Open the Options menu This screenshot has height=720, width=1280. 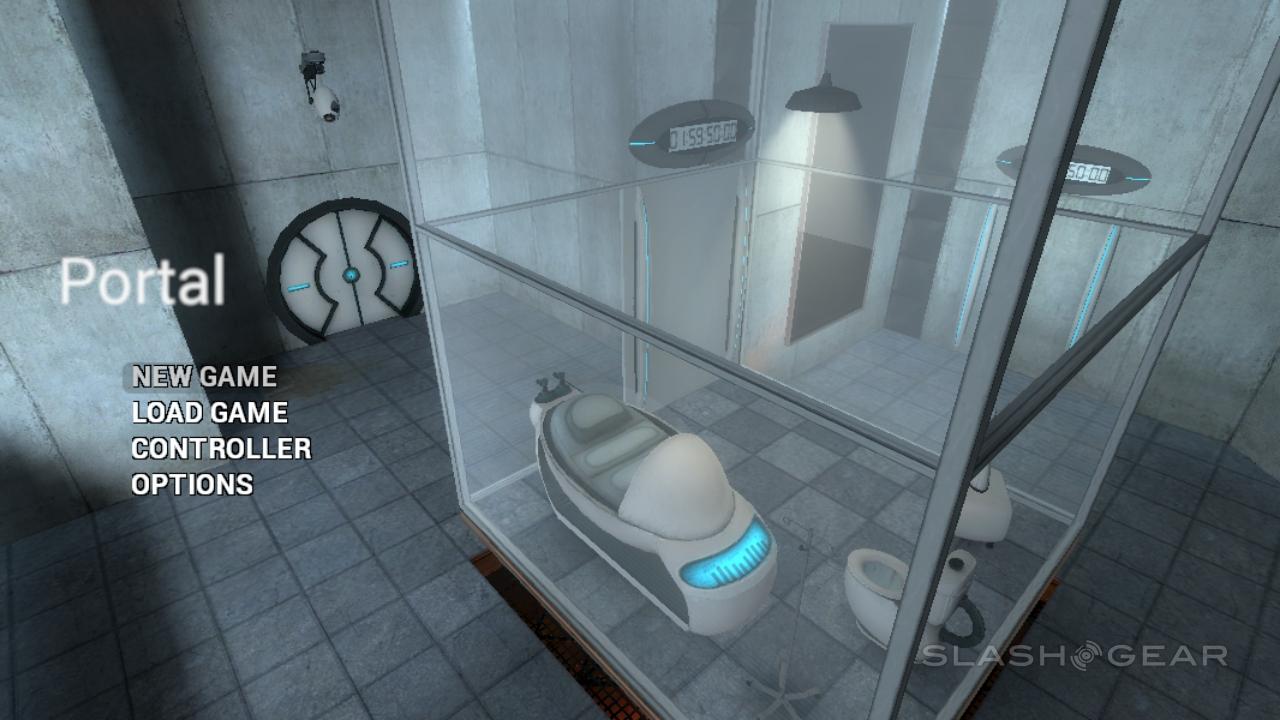click(x=192, y=485)
